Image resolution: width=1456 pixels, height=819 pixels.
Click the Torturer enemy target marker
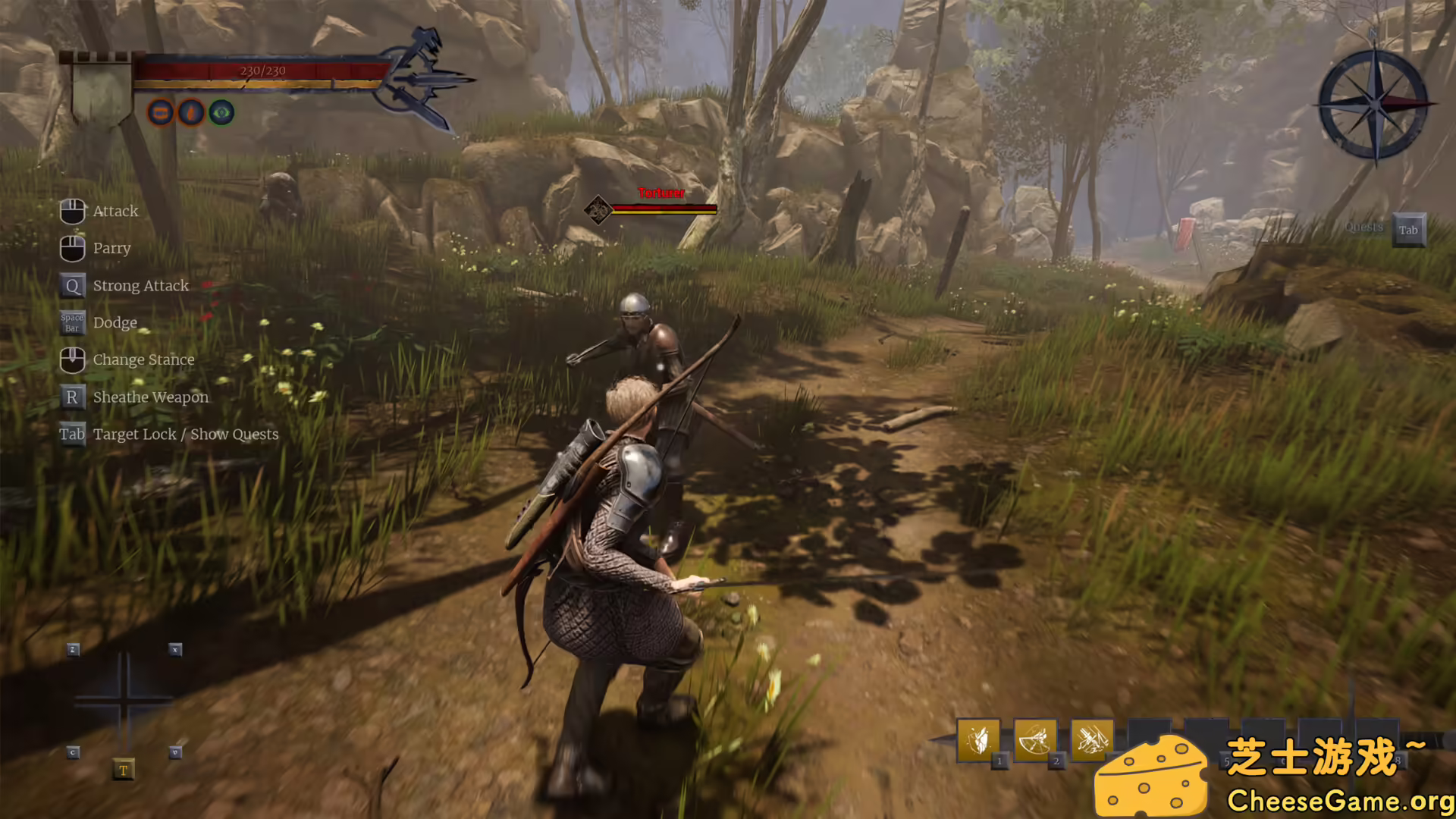[x=598, y=209]
